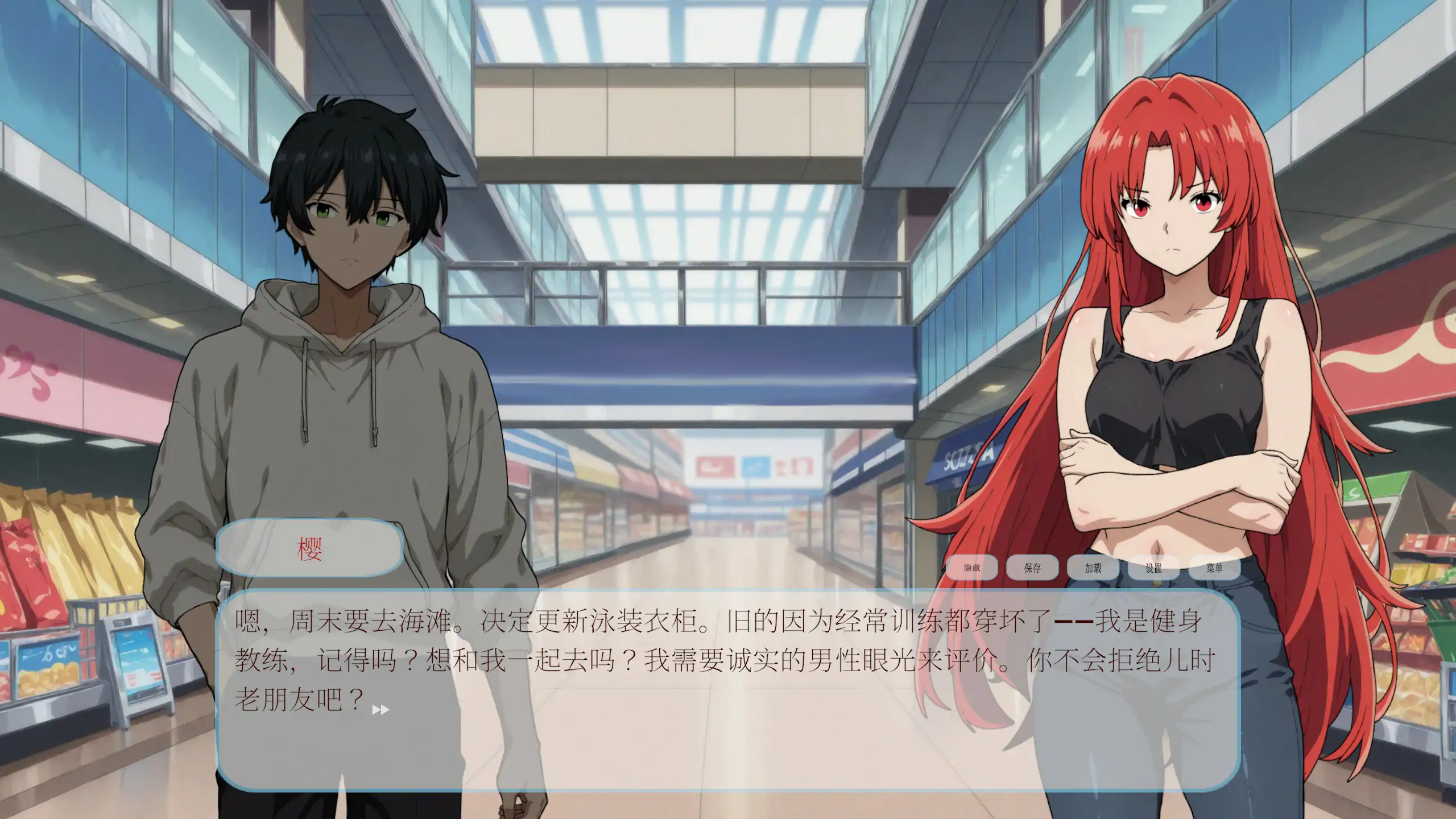This screenshot has height=819, width=1456.
Task: Click the 加载 quick-menu icon
Action: click(1094, 567)
